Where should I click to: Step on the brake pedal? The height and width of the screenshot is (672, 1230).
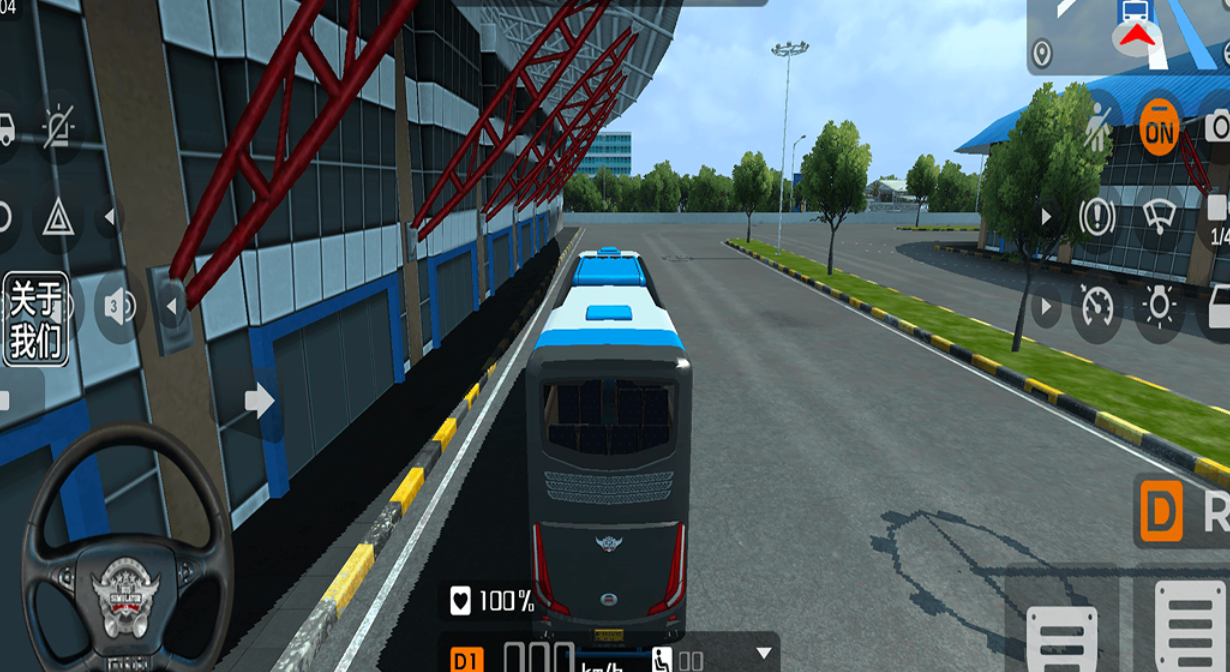click(1062, 628)
